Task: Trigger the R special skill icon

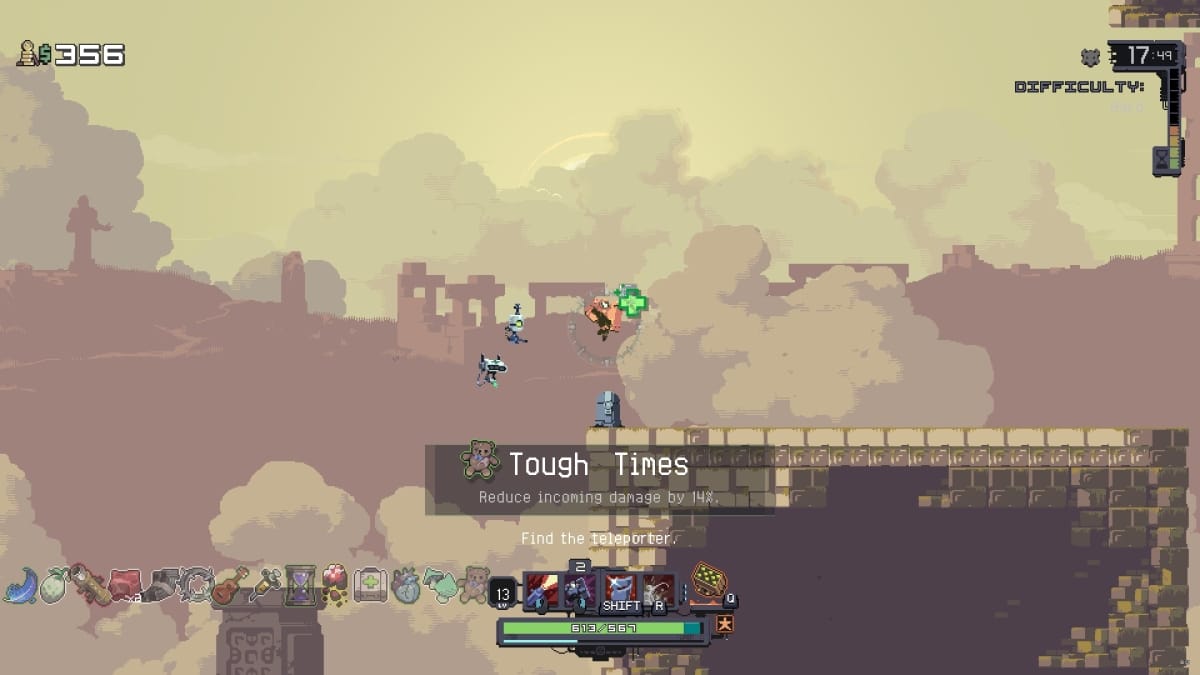Action: click(657, 590)
